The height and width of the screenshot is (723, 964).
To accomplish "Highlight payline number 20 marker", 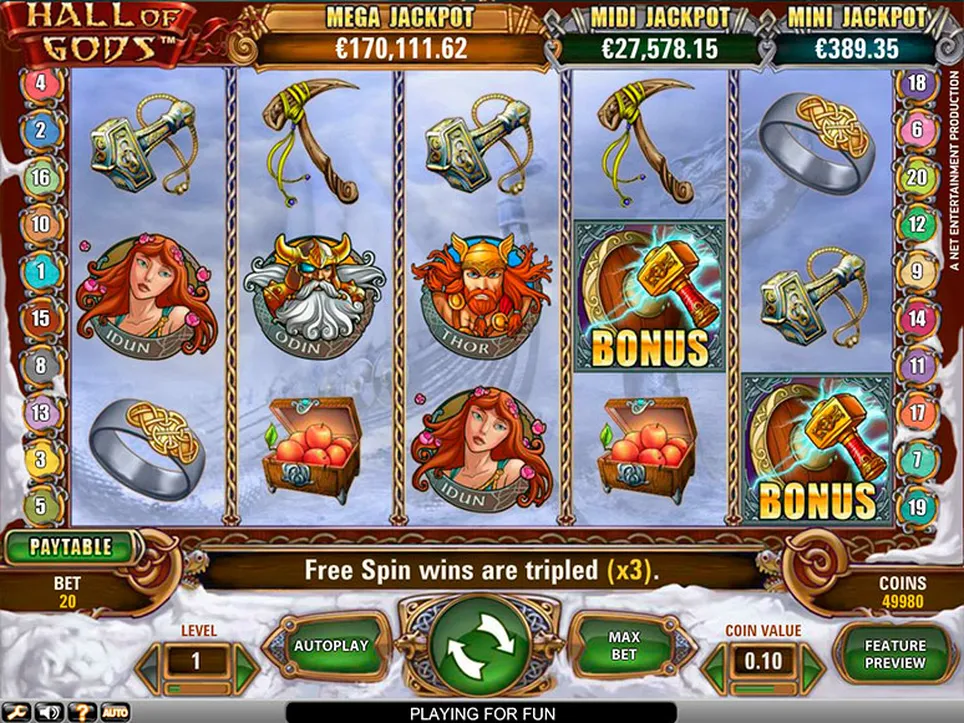I will click(916, 178).
